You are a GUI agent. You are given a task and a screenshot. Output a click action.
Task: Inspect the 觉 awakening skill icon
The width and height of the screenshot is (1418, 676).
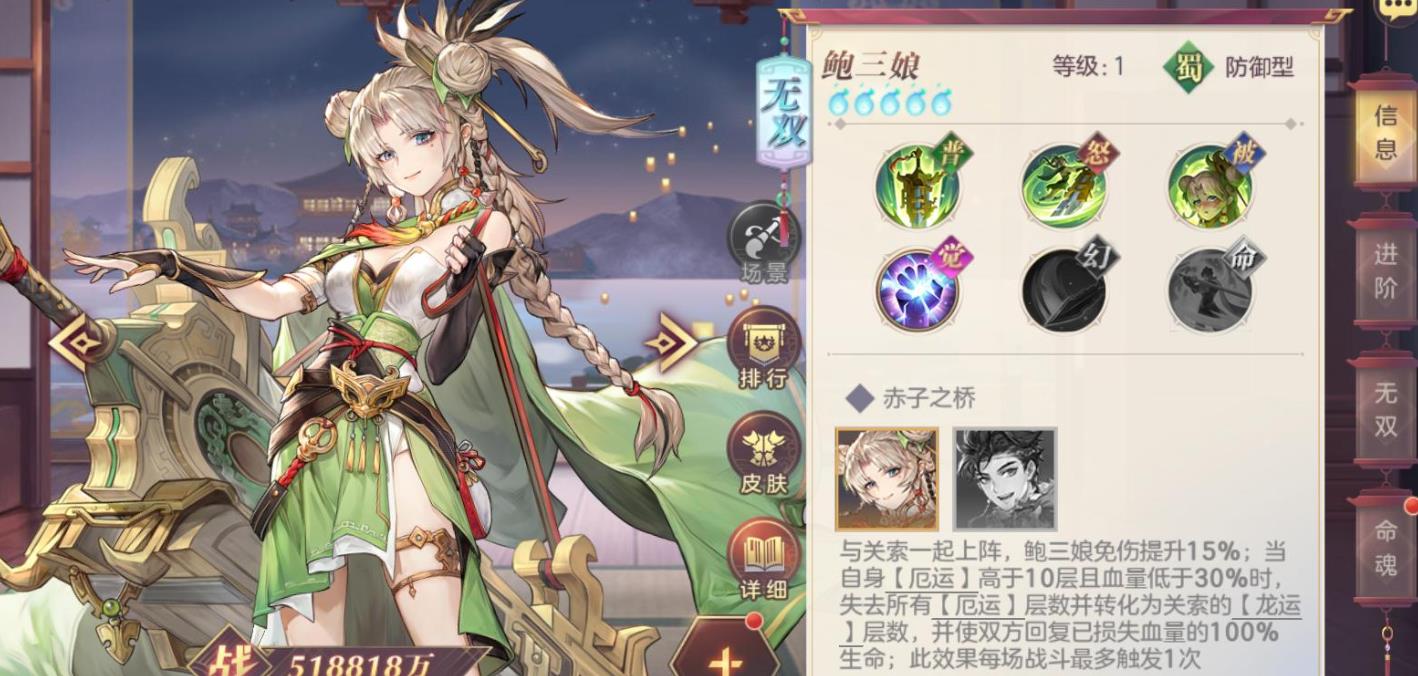(x=918, y=290)
